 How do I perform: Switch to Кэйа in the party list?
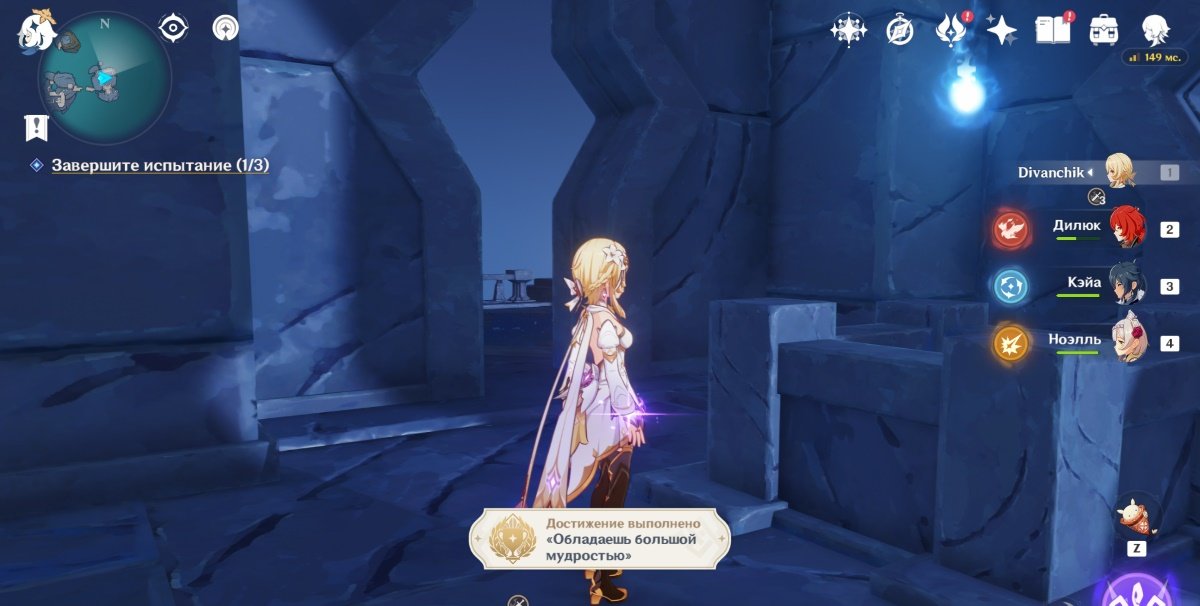pos(1130,286)
